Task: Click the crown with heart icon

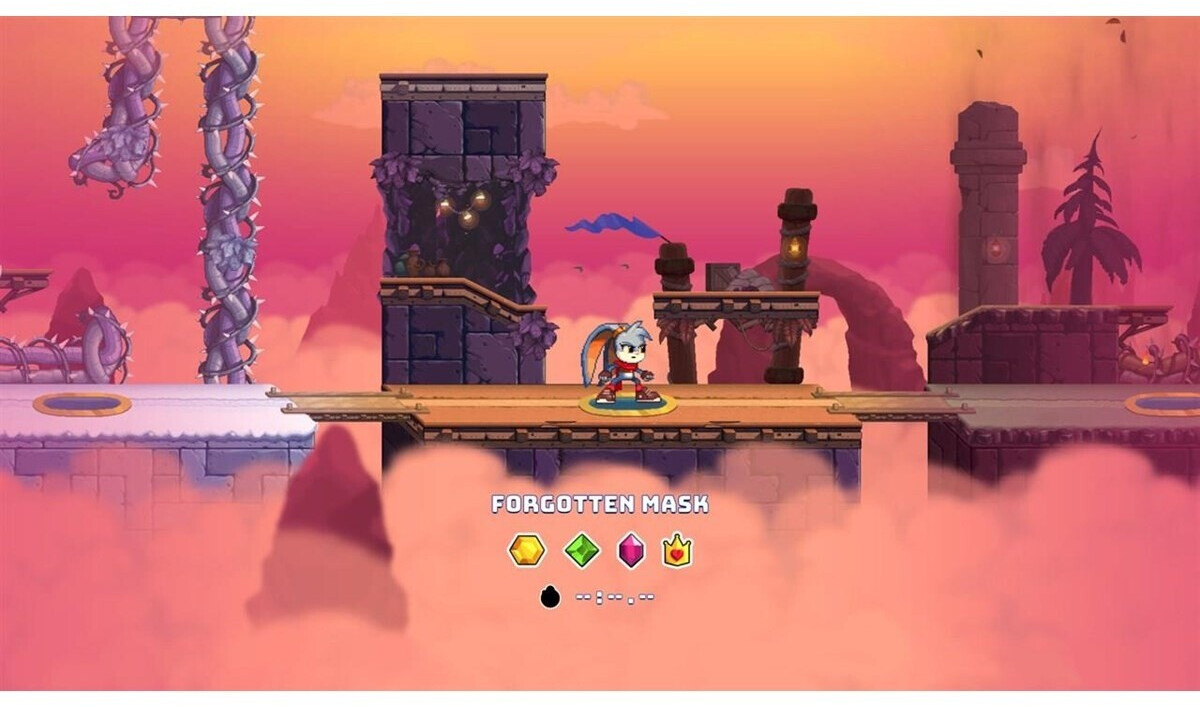Action: (677, 550)
